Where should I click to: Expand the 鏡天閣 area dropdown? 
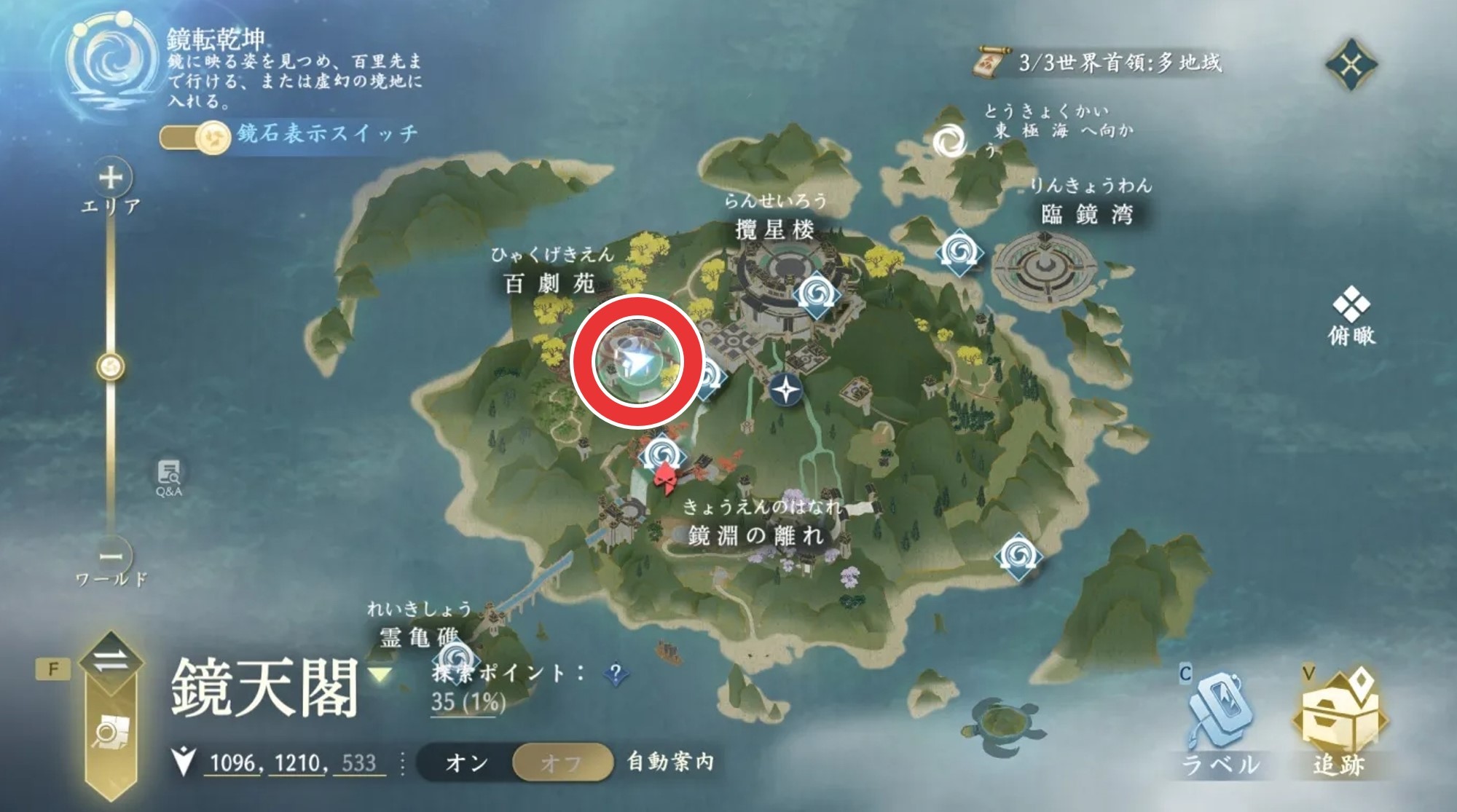click(380, 674)
